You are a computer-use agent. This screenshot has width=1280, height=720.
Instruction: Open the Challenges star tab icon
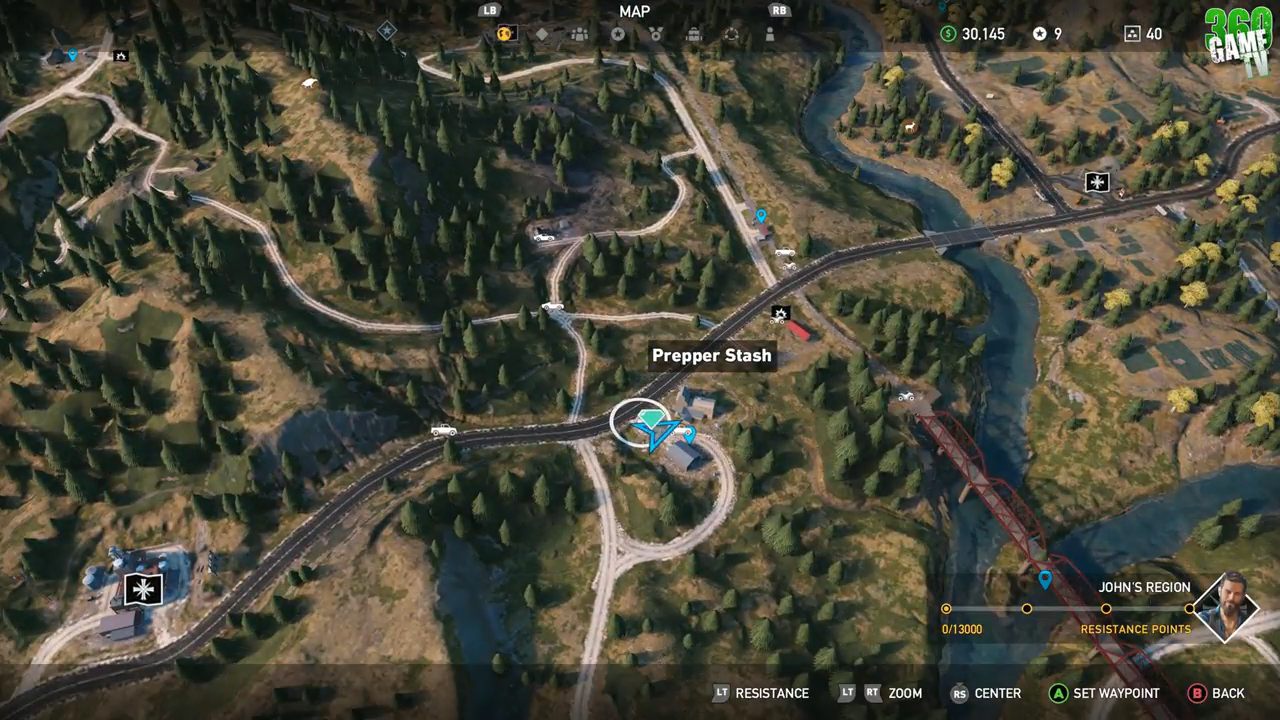(x=620, y=34)
